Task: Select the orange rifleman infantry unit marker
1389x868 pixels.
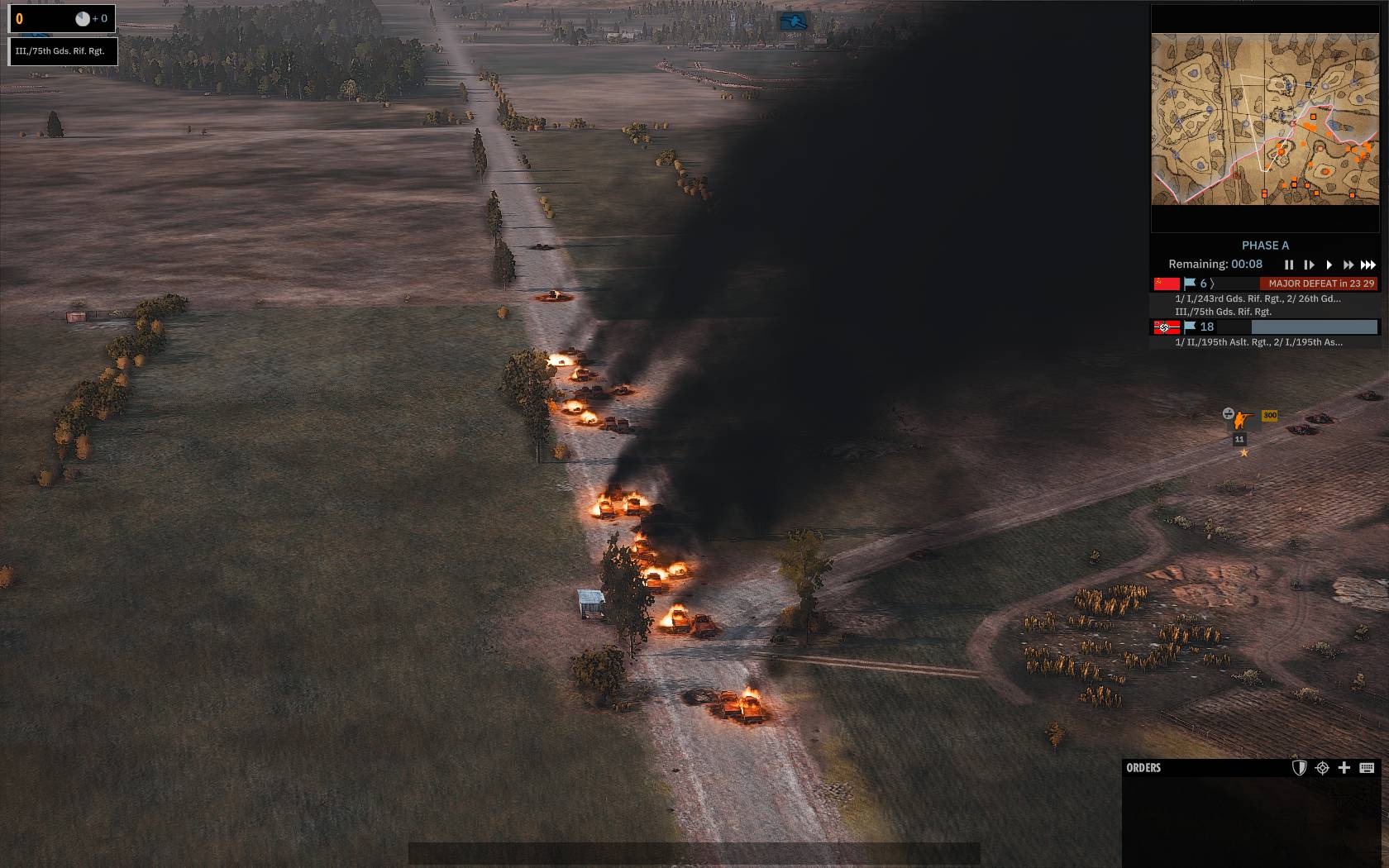Action: coord(1244,419)
